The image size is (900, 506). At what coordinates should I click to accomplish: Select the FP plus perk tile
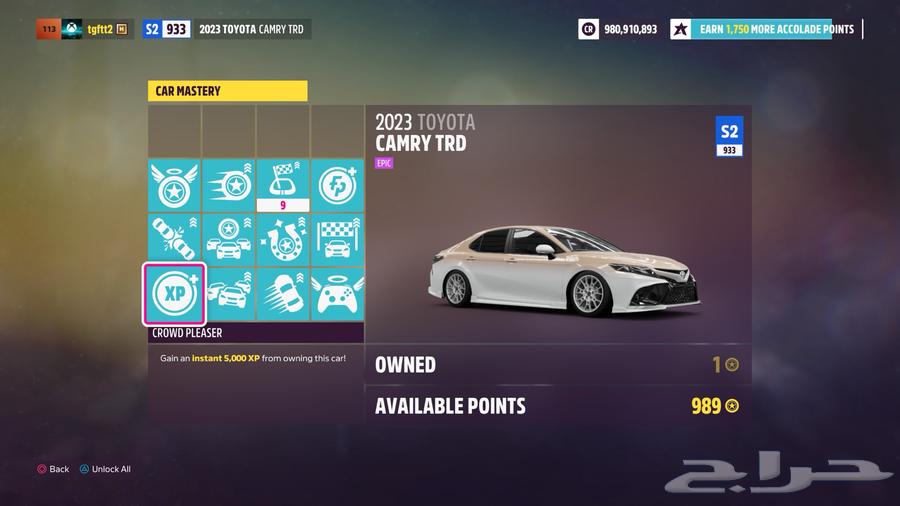(x=337, y=185)
